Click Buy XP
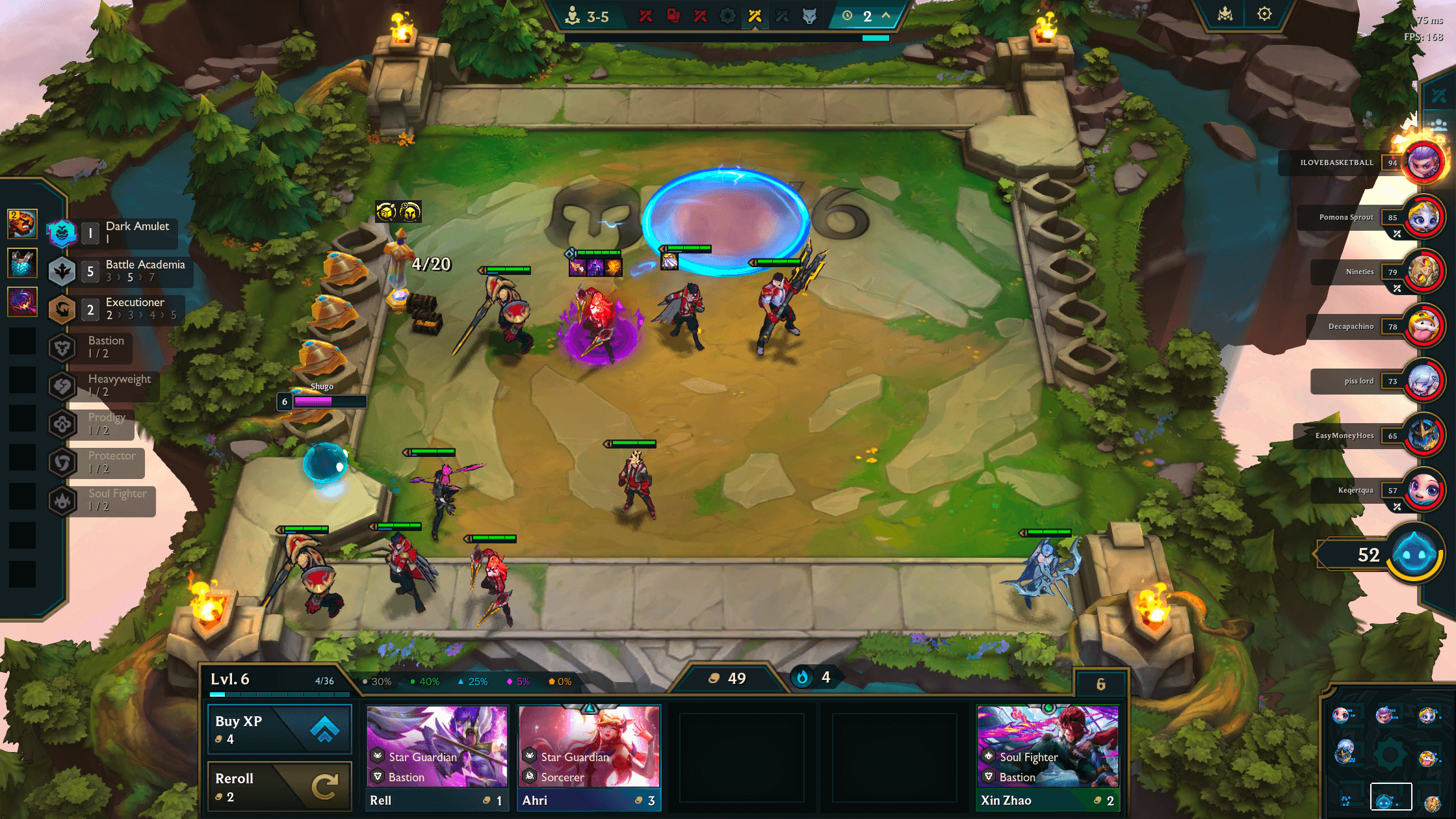Image resolution: width=1456 pixels, height=819 pixels. (x=279, y=729)
